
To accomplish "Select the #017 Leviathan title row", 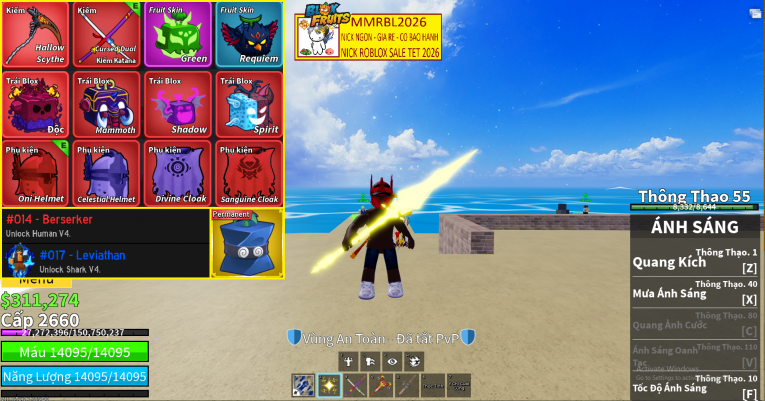I will (x=105, y=260).
